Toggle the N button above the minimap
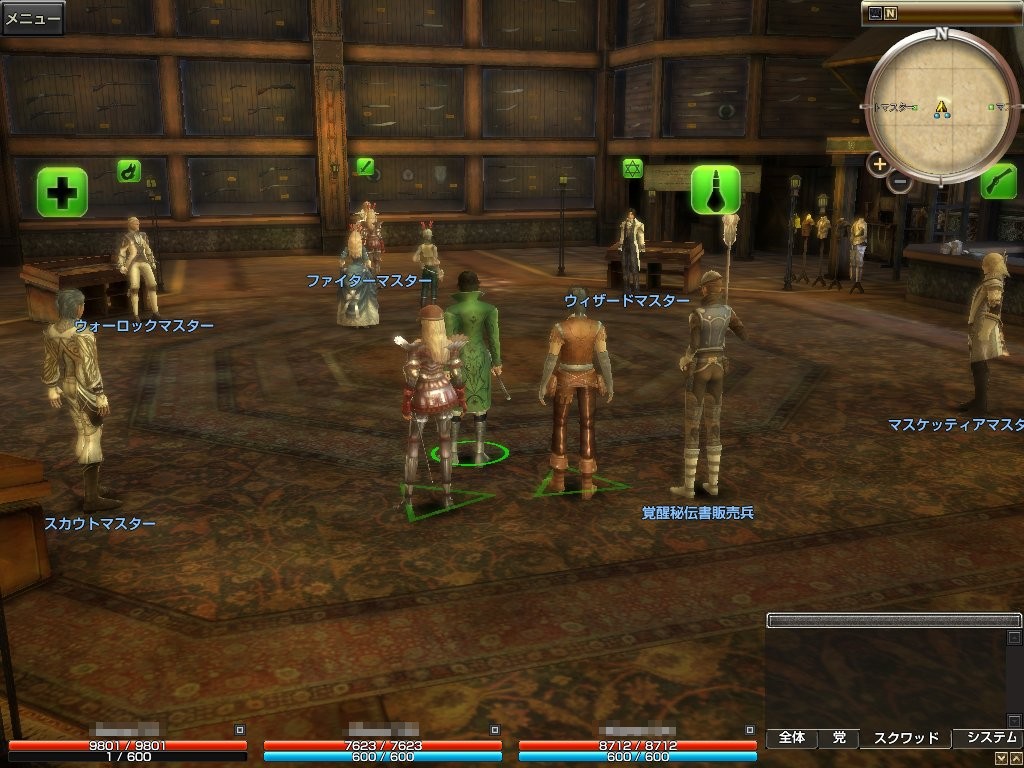The width and height of the screenshot is (1024, 768). tap(890, 14)
